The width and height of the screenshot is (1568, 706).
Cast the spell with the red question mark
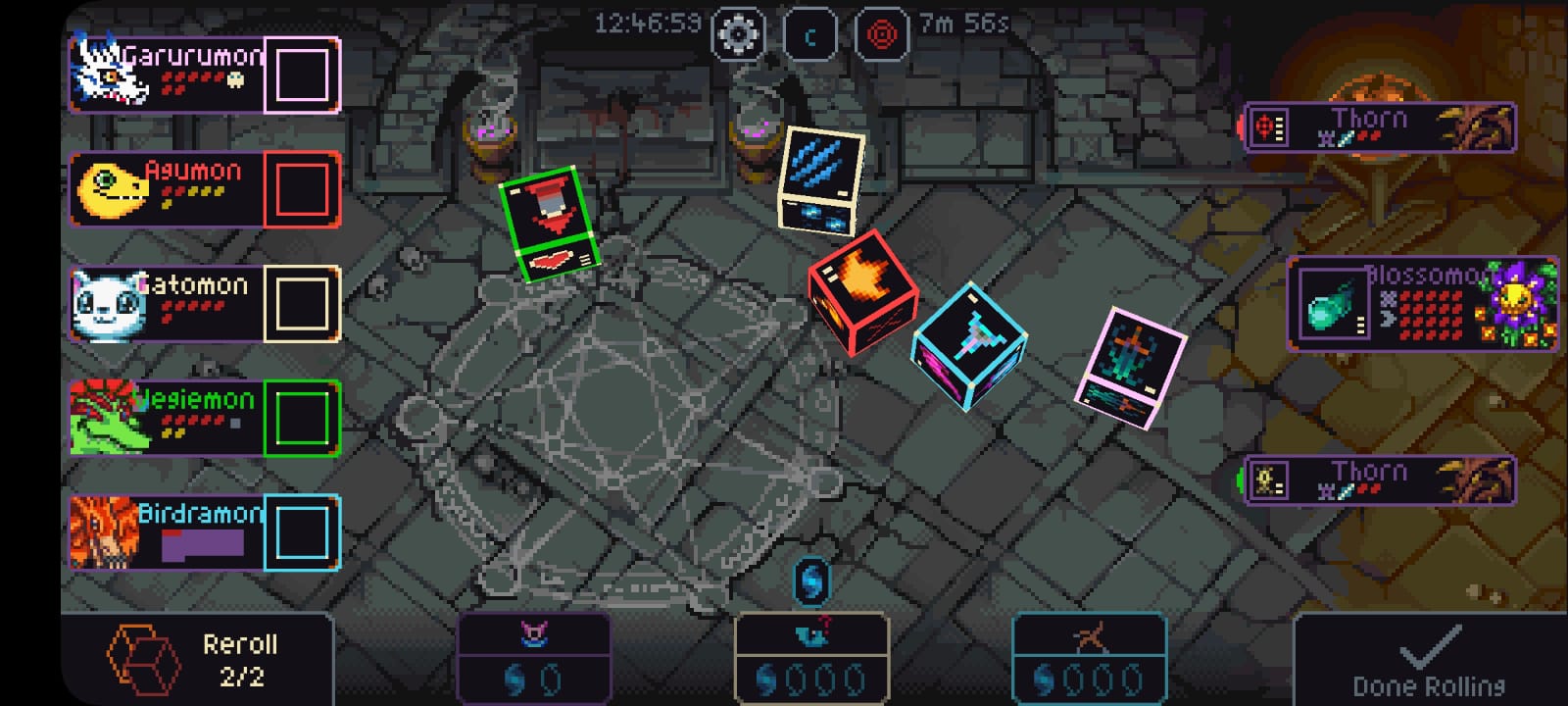[811, 659]
